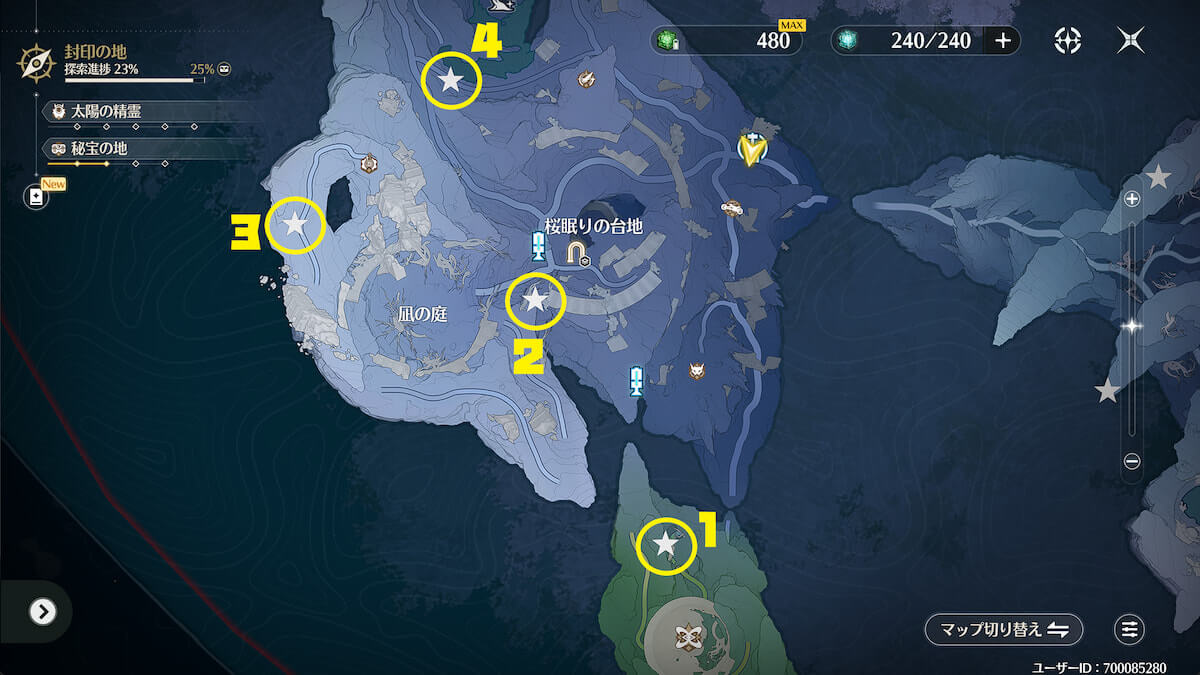Open the 25% exploration reward icon
This screenshot has width=1200, height=675.
pos(225,70)
